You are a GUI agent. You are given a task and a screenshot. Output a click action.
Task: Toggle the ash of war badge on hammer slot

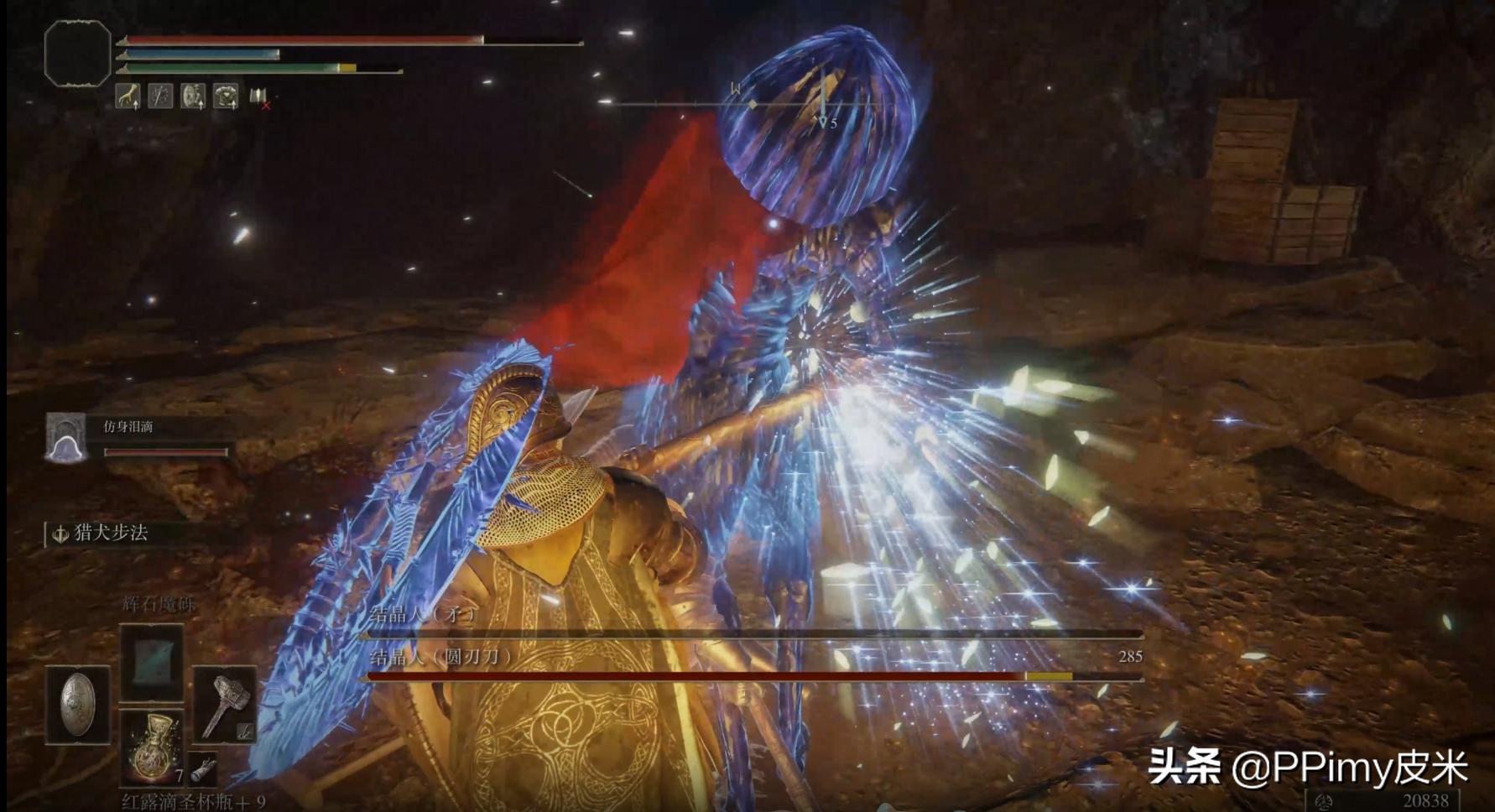[246, 731]
